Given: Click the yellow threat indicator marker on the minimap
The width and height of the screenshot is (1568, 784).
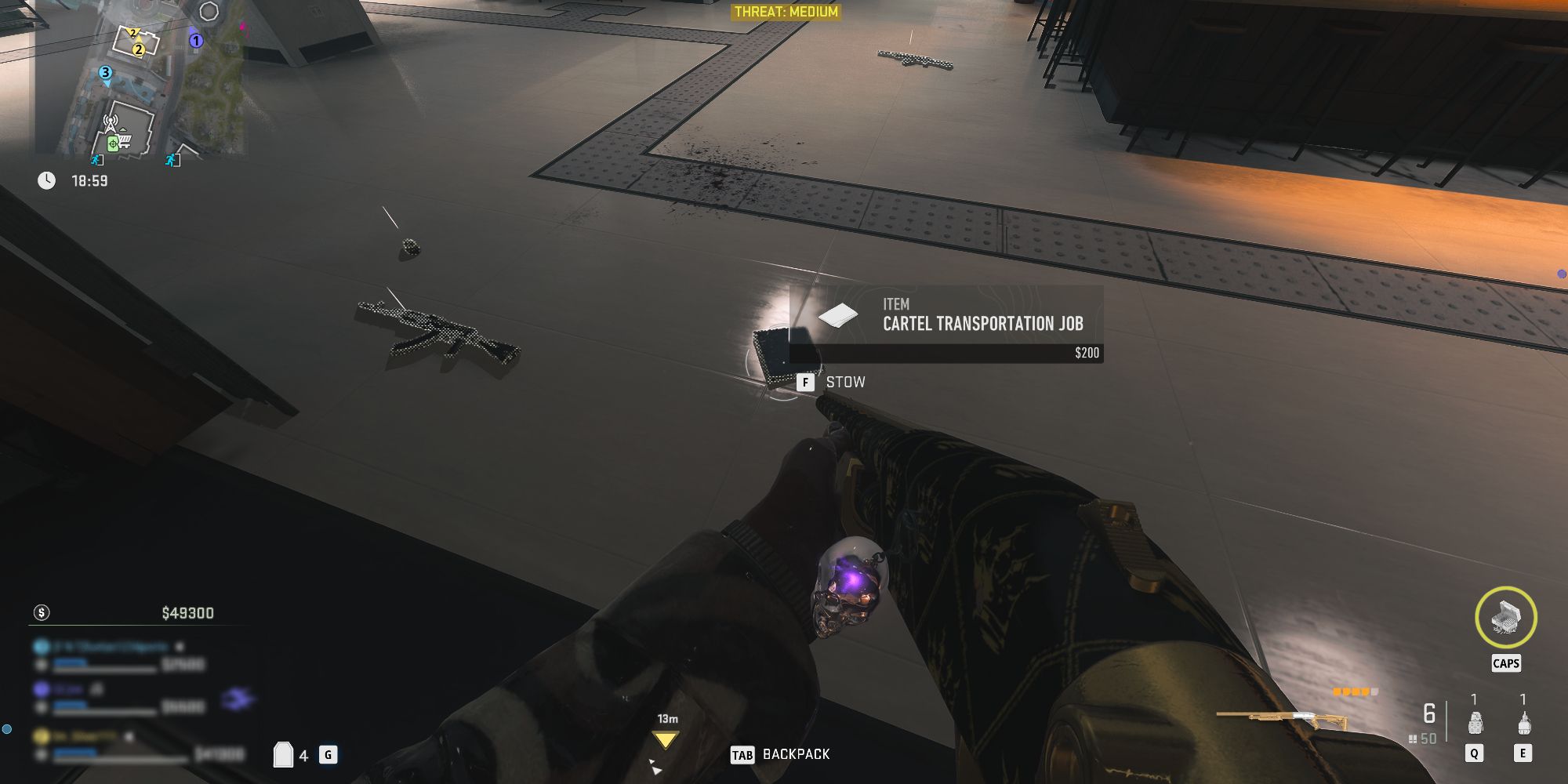Looking at the screenshot, I should pos(132,32).
